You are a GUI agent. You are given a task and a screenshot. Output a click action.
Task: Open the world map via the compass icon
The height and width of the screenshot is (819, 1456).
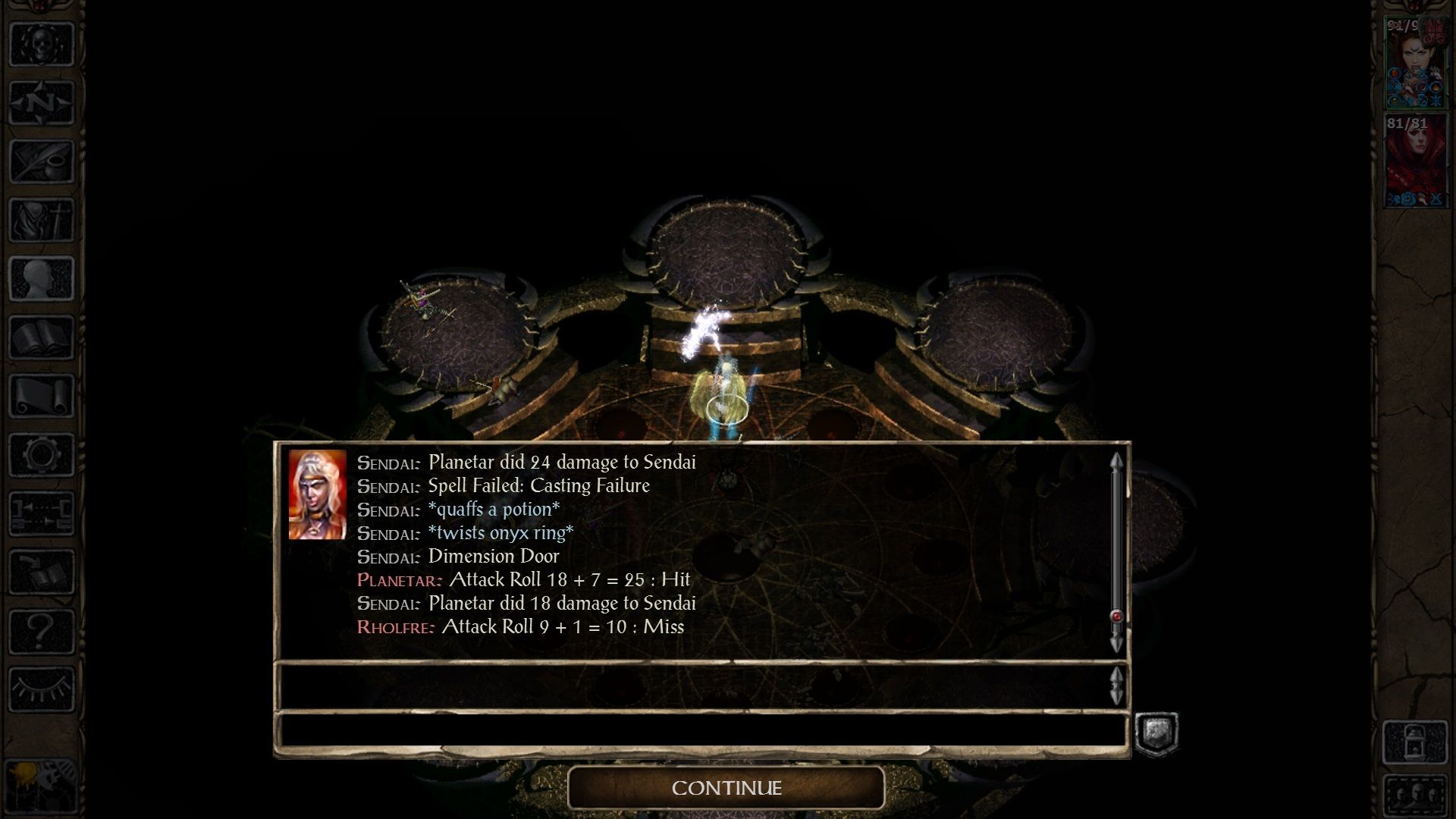point(42,100)
